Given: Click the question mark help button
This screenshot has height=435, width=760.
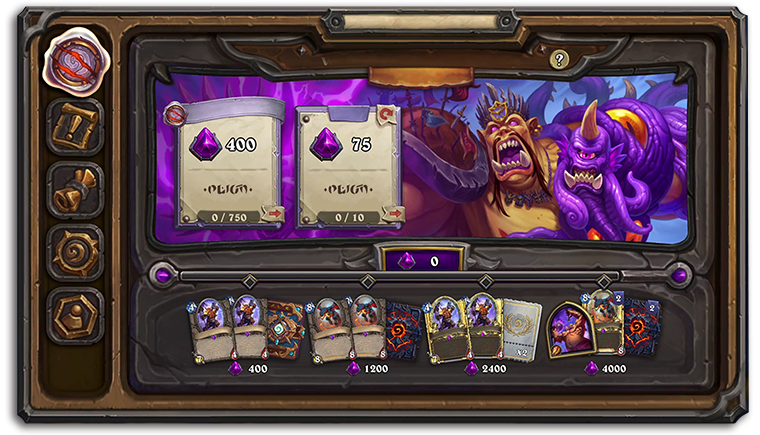Looking at the screenshot, I should [x=559, y=59].
